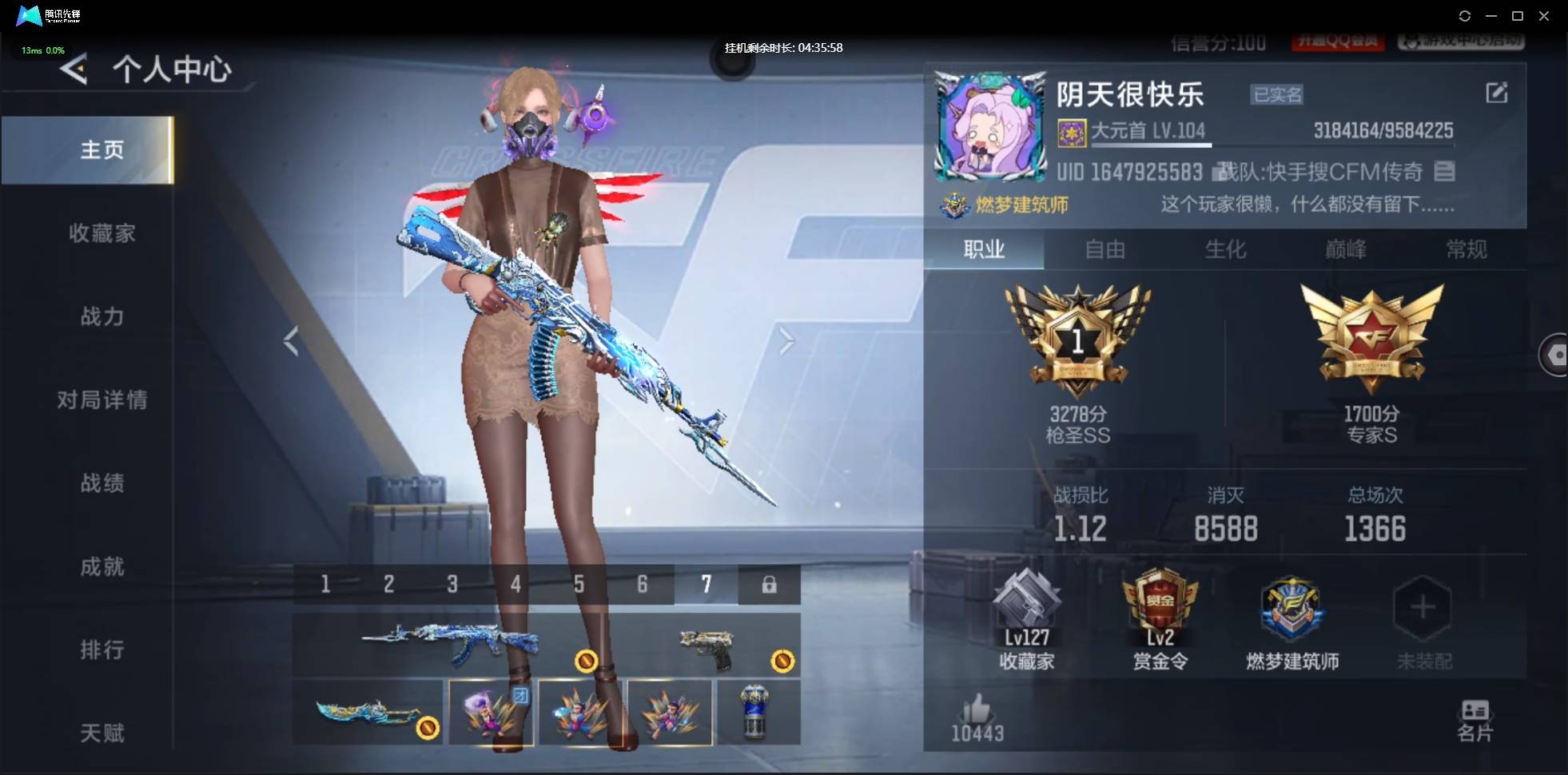
Task: Click the copy icon next to 战队 name
Action: (x=1446, y=172)
